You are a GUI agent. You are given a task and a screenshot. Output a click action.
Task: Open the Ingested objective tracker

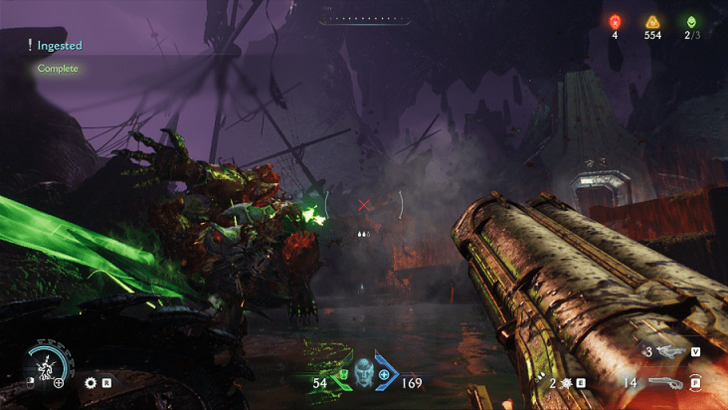click(x=59, y=45)
